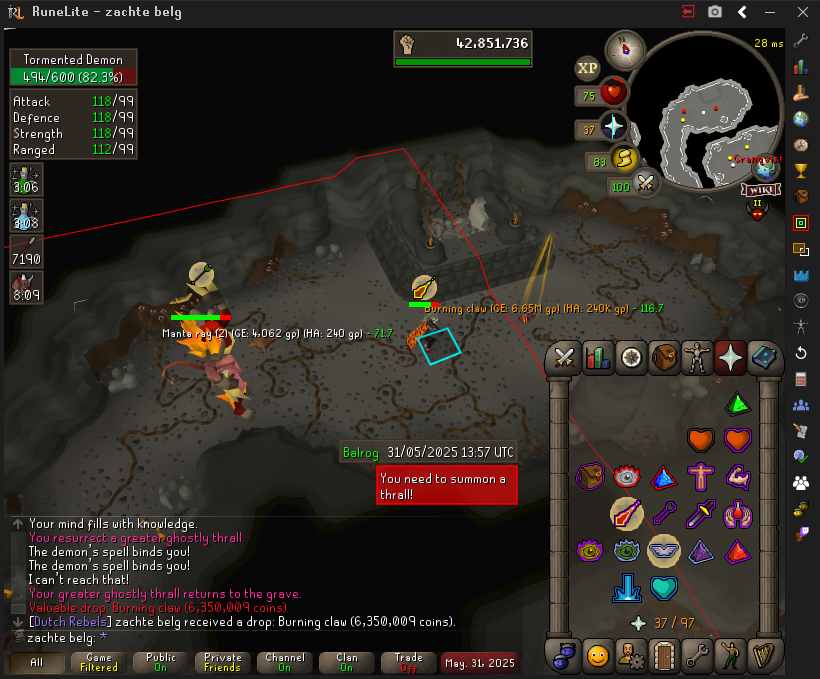Select the Game chat filter tab
This screenshot has height=679, width=820.
[99, 662]
